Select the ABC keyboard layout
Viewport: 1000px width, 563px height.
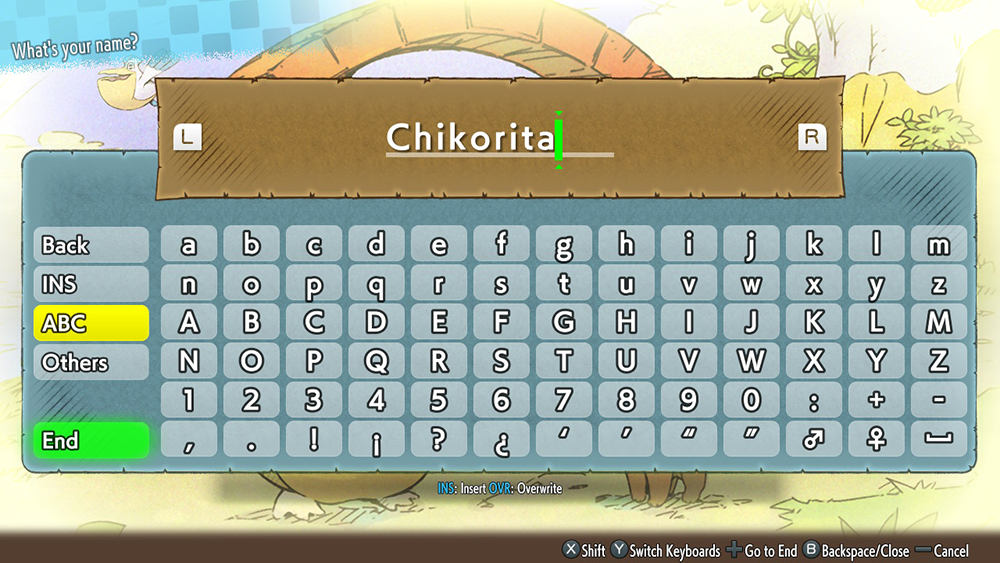pos(91,323)
